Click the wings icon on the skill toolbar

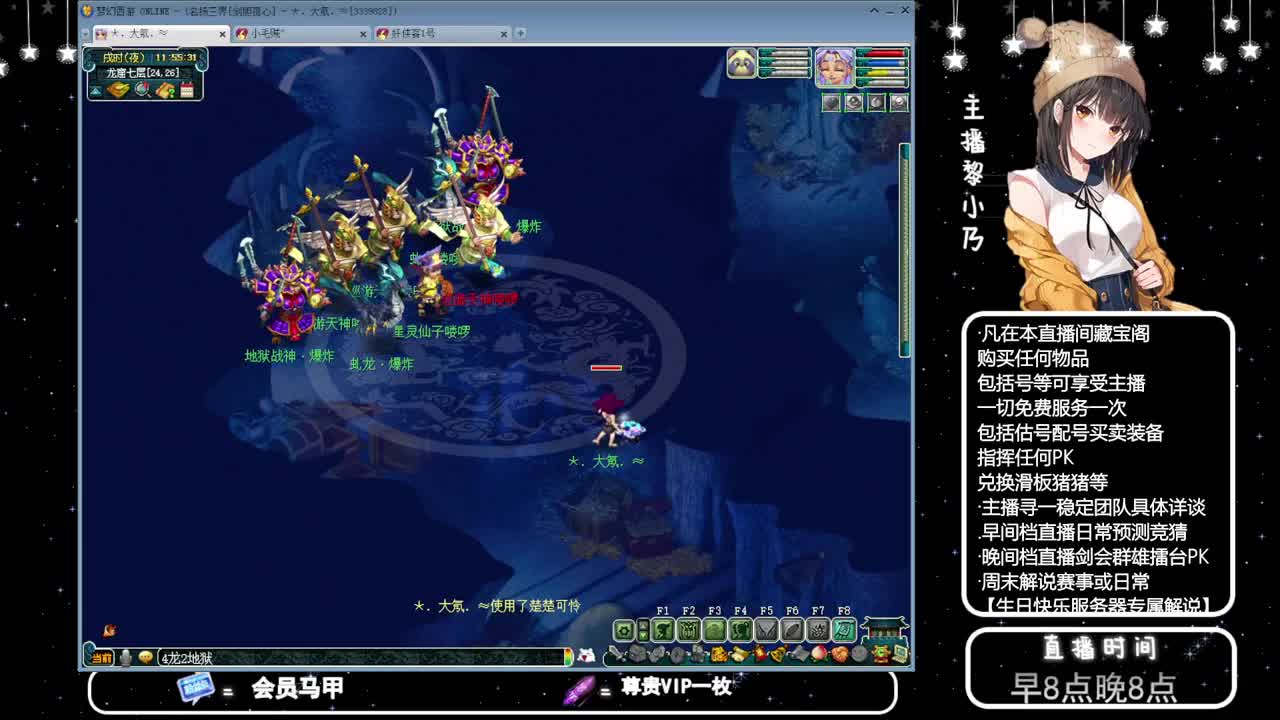pos(768,630)
